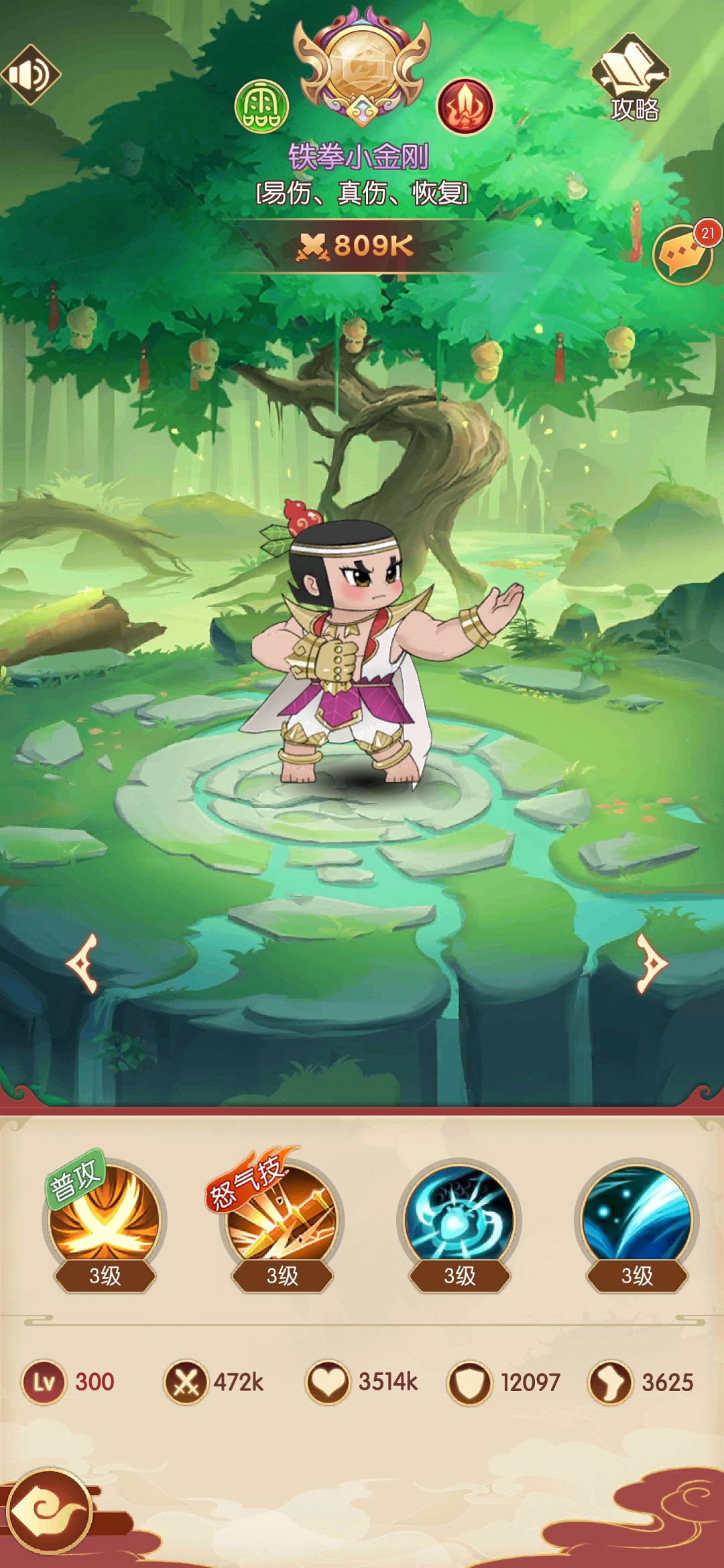The width and height of the screenshot is (724, 1568).
Task: Tap the red trident class icon
Action: tap(465, 106)
